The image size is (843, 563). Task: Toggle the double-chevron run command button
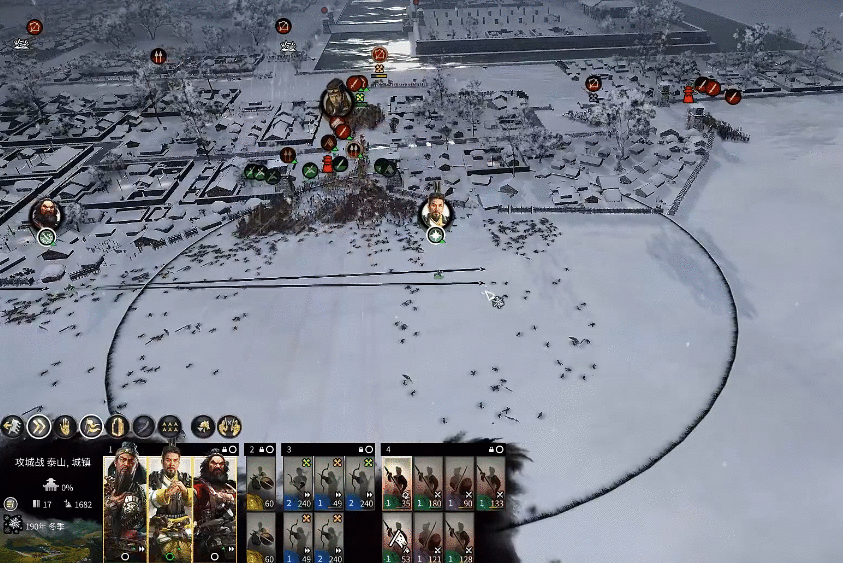click(39, 427)
